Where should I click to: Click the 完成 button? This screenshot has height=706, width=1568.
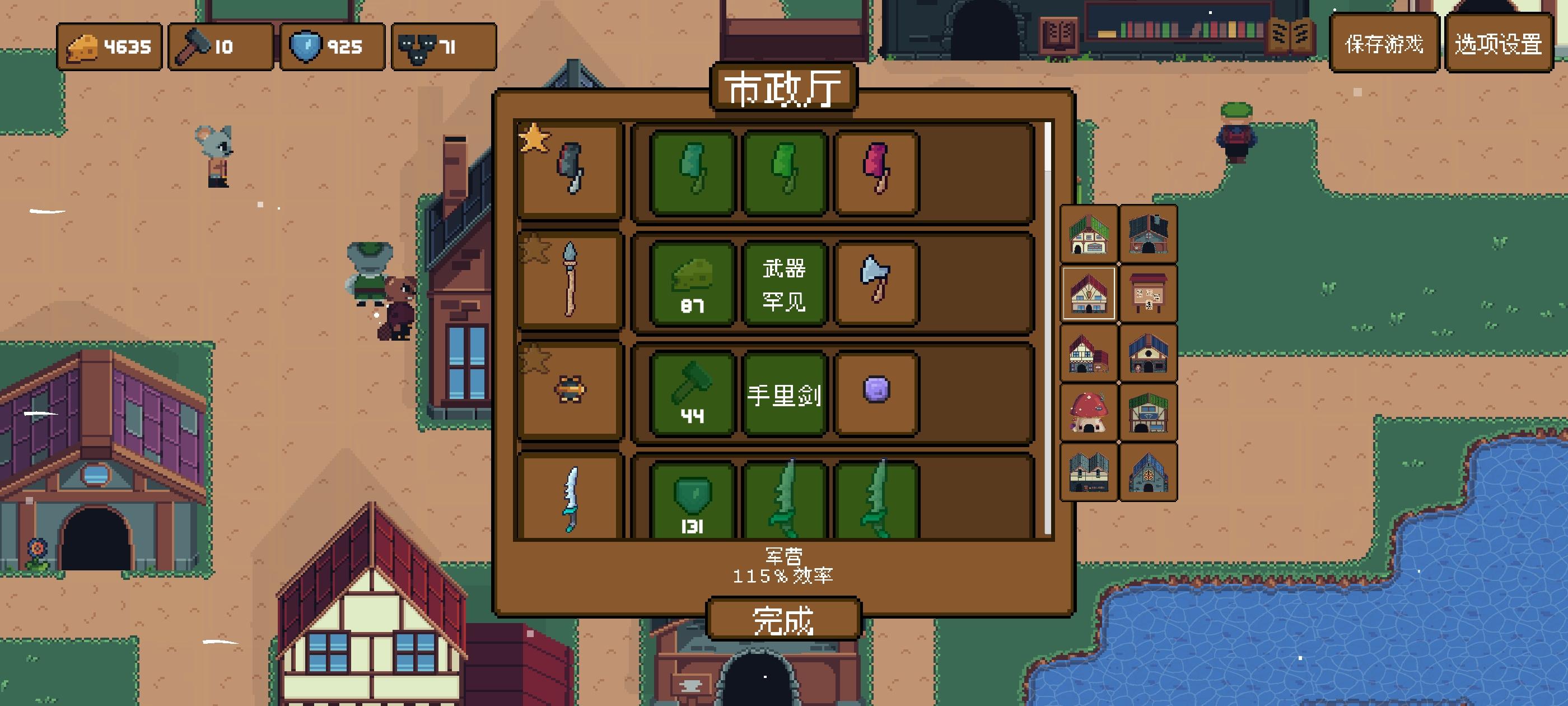pos(784,620)
